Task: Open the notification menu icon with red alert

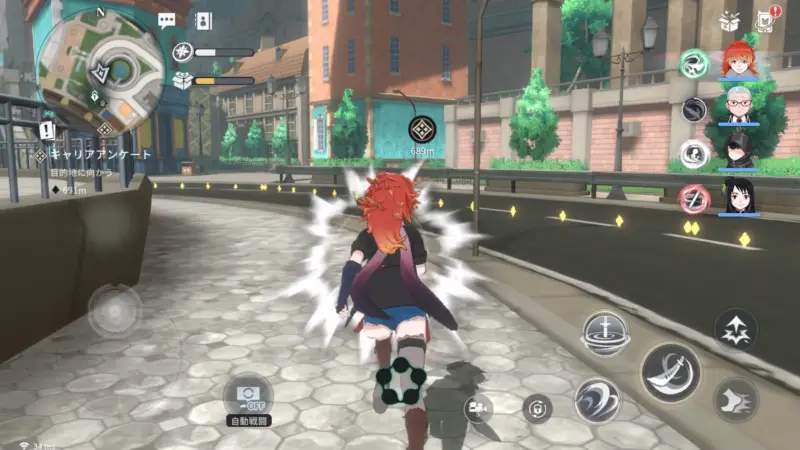Action: (x=767, y=19)
